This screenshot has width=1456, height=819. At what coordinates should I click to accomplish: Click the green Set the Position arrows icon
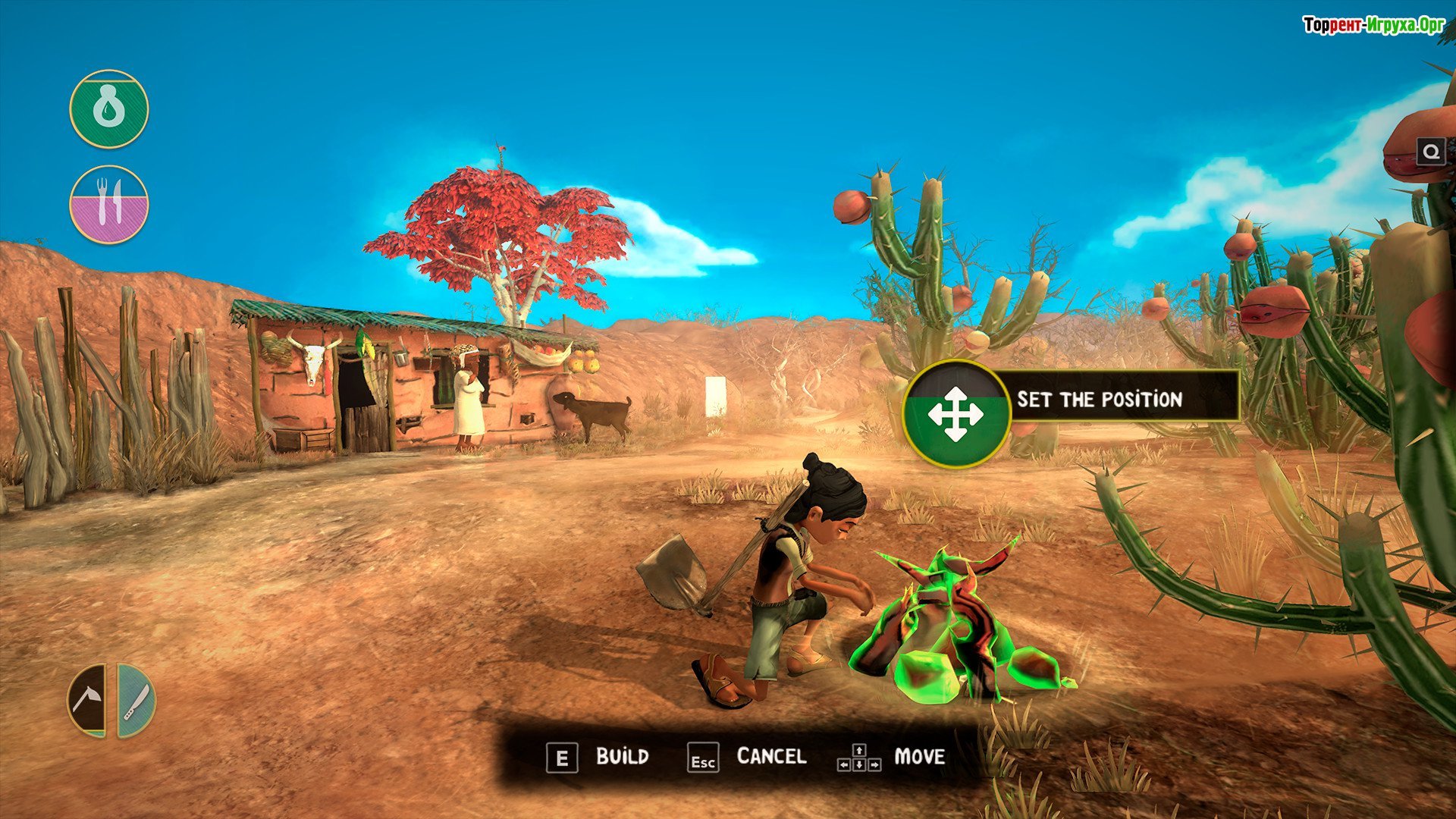point(955,414)
